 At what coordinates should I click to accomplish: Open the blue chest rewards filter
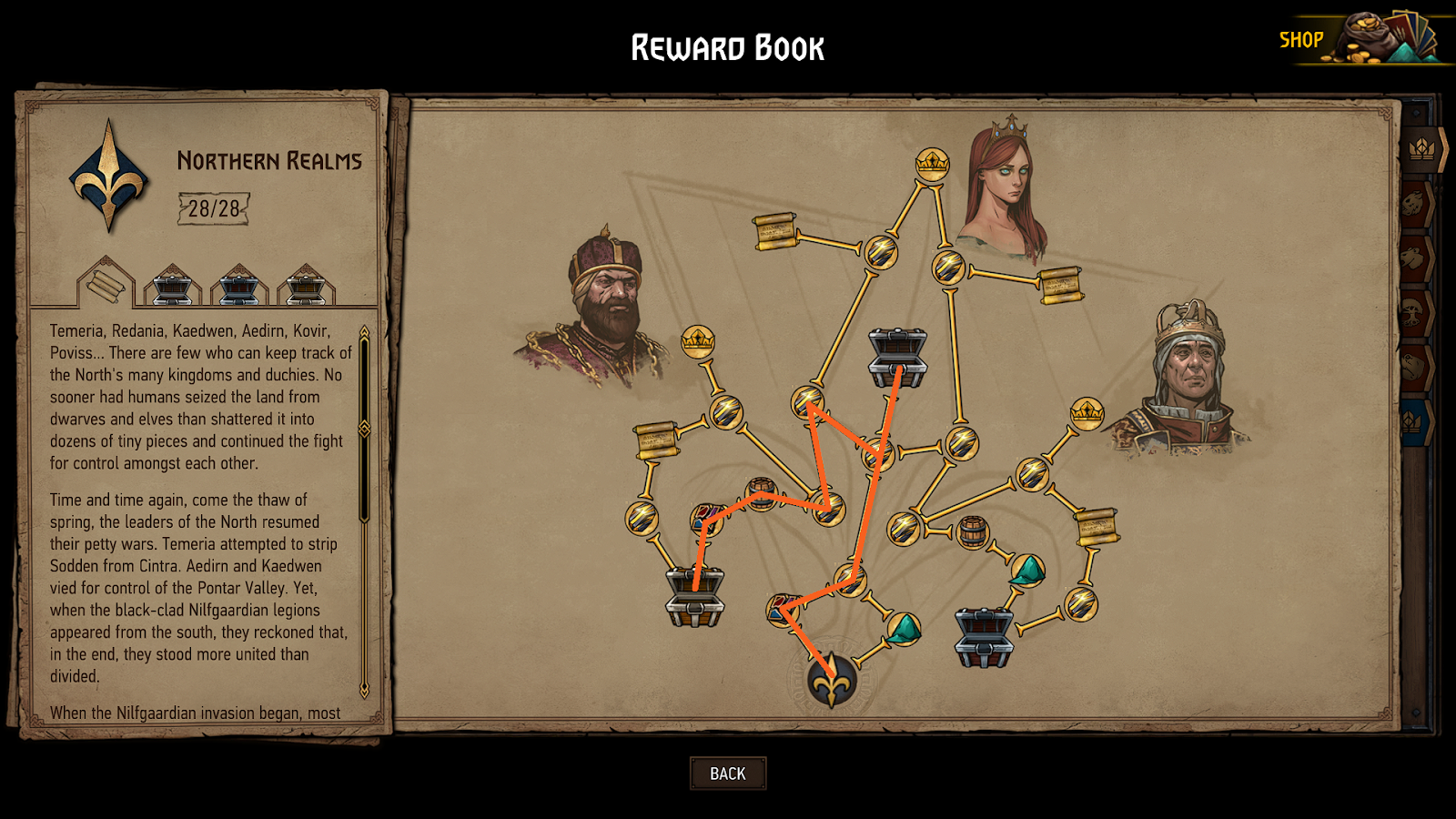239,289
